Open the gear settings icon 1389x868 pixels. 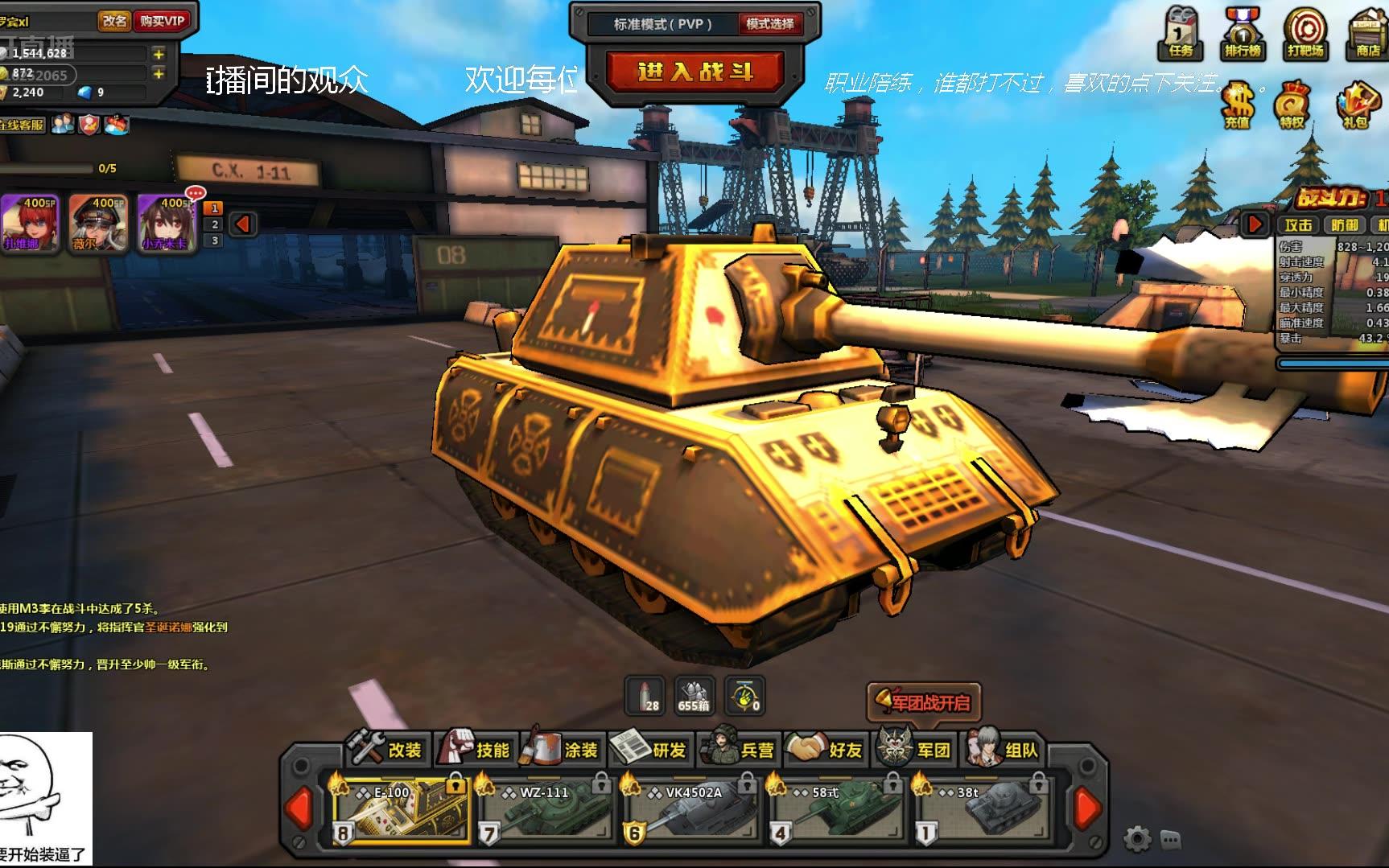point(1136,839)
